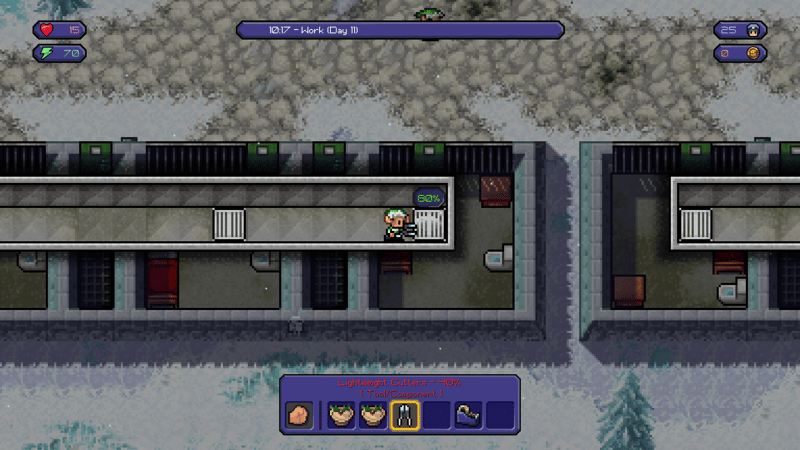The image size is (800, 450).
Task: Select the fist weapon slot
Action: point(300,414)
